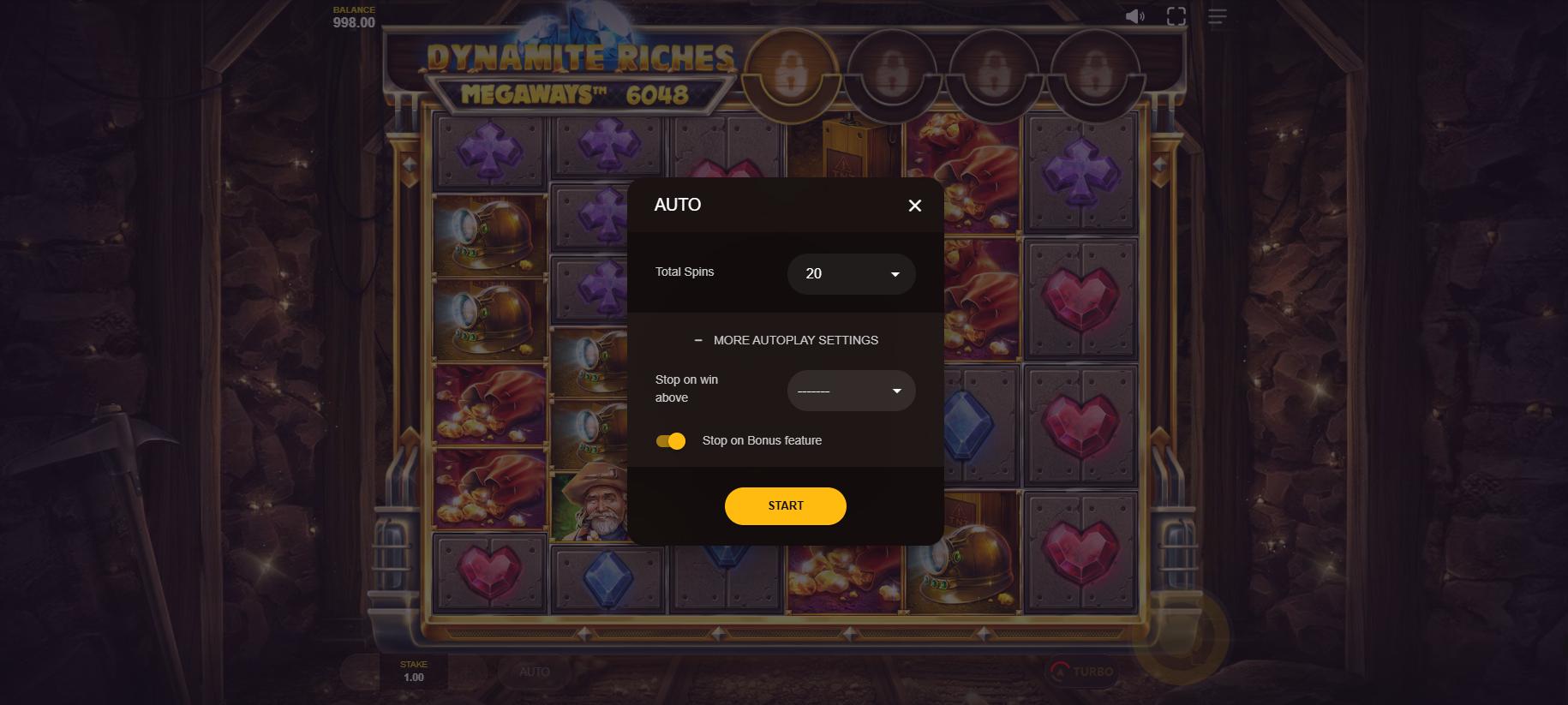Viewport: 1568px width, 705px height.
Task: Start autoplay with the START button
Action: pyautogui.click(x=785, y=505)
